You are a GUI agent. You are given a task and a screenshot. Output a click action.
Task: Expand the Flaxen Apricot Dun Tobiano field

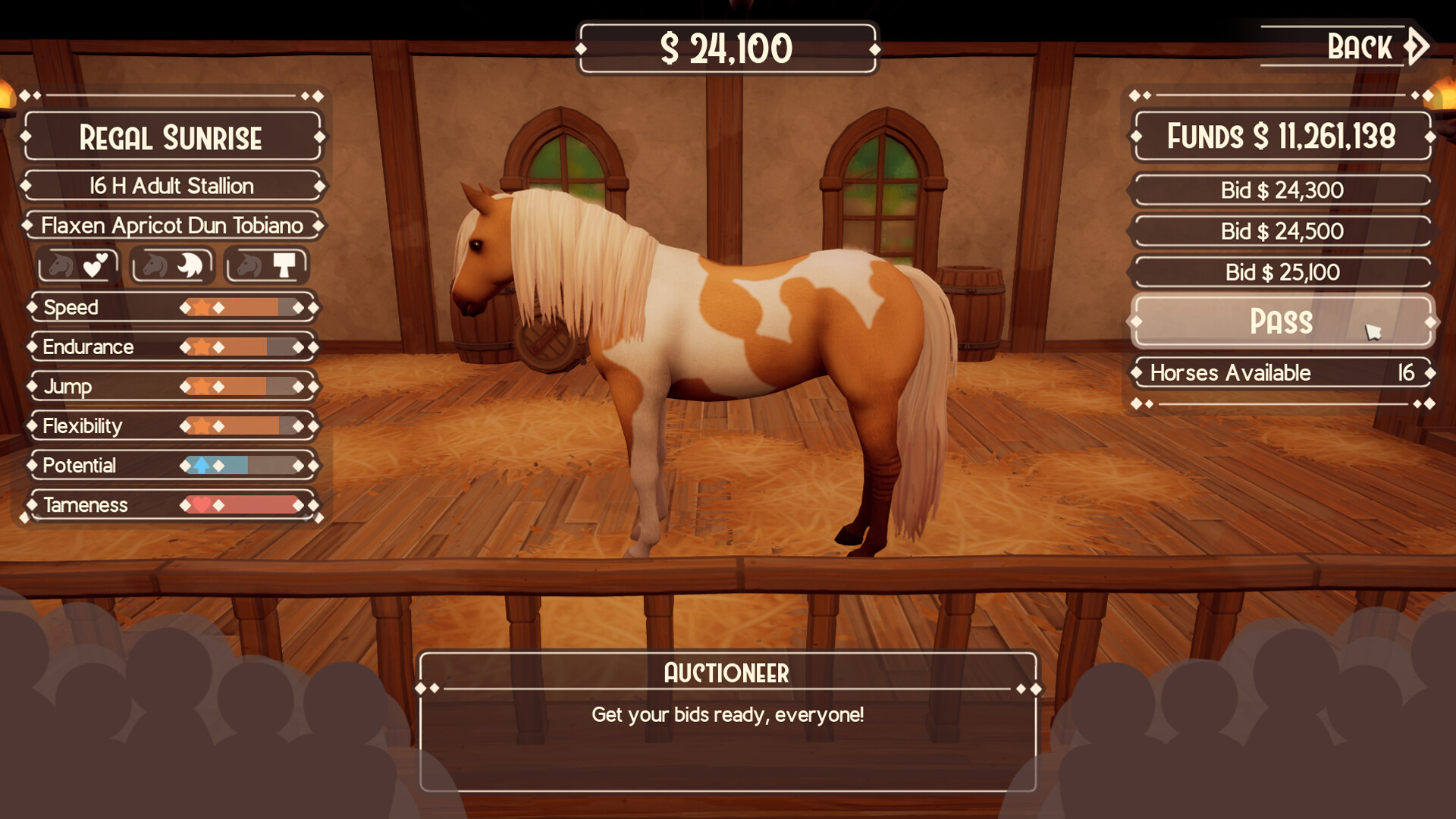click(173, 225)
